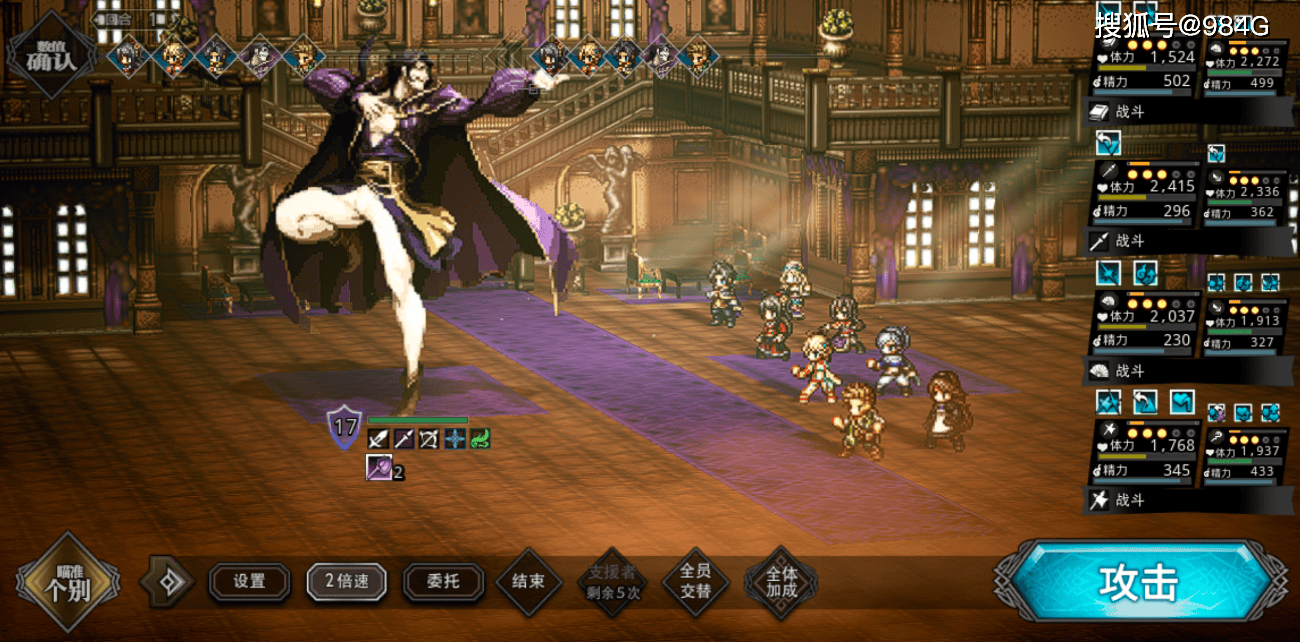
Task: Choose 全员交替 to swap all members
Action: point(695,582)
